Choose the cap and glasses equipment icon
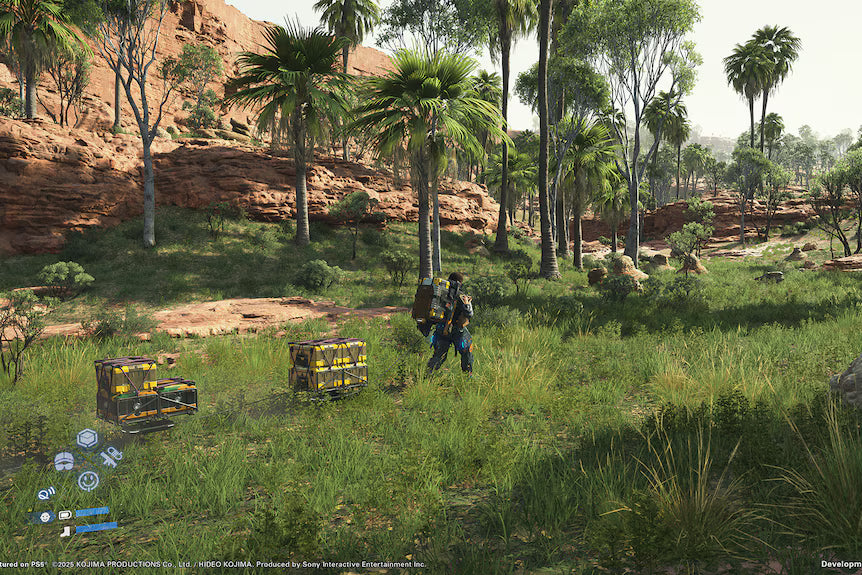This screenshot has width=862, height=575. coord(64,460)
